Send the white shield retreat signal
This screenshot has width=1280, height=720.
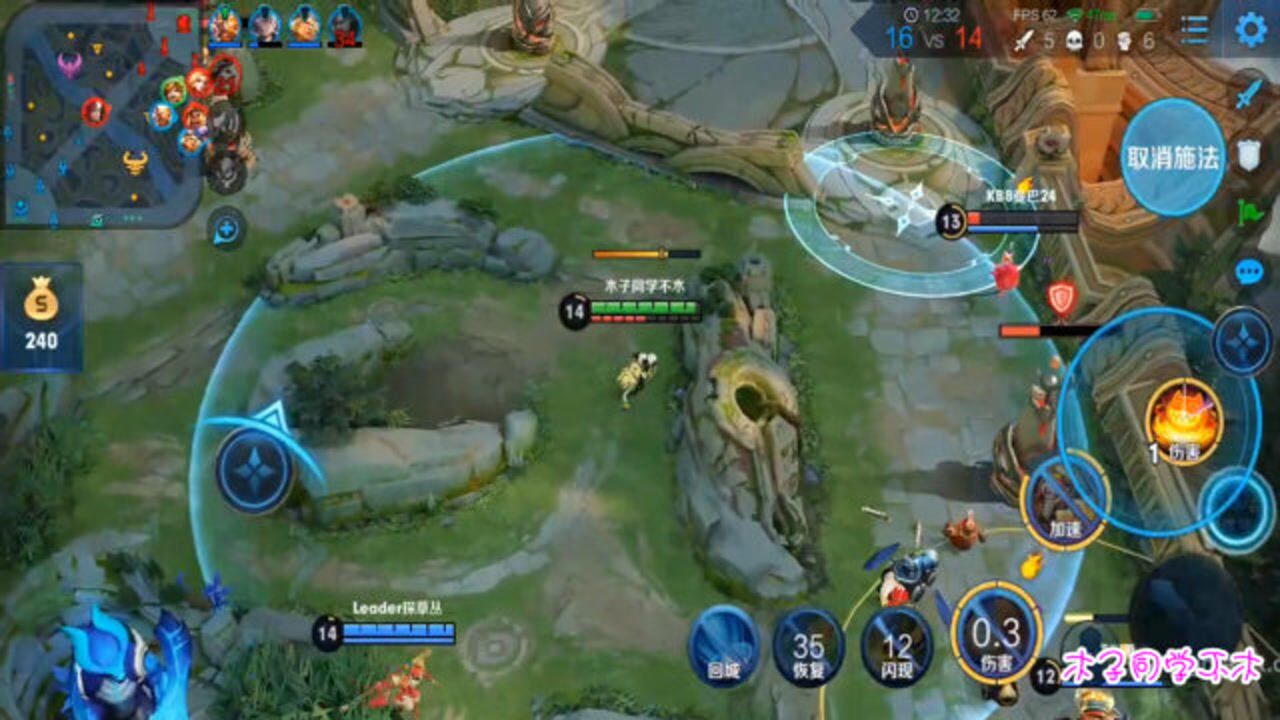coord(1248,154)
